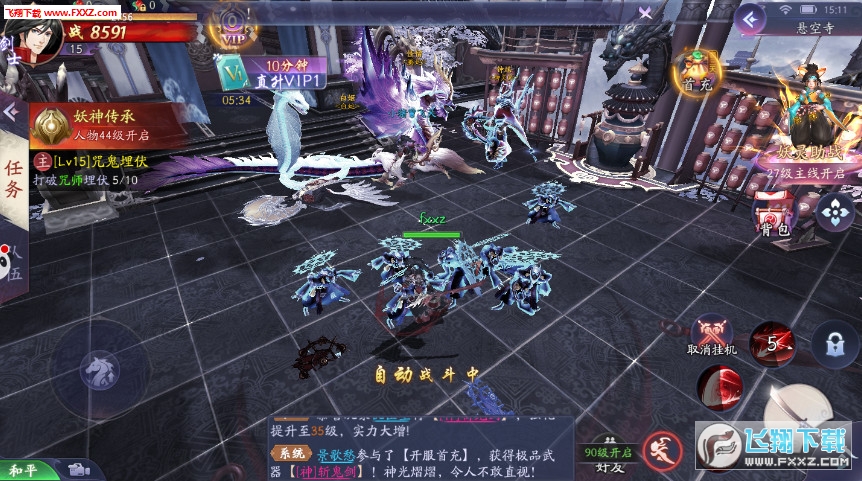Image resolution: width=862 pixels, height=481 pixels.
Task: Open the VIP badge menu
Action: click(233, 25)
